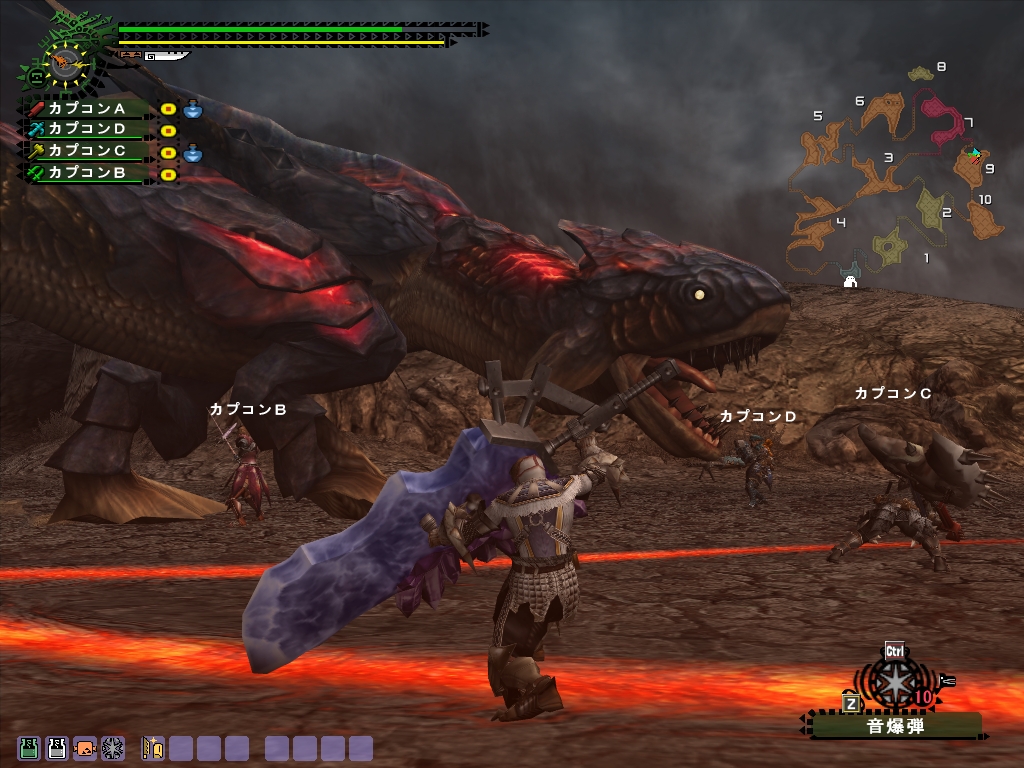Choose the orange meat shortcut slot
Viewport: 1024px width, 768px height.
(85, 748)
